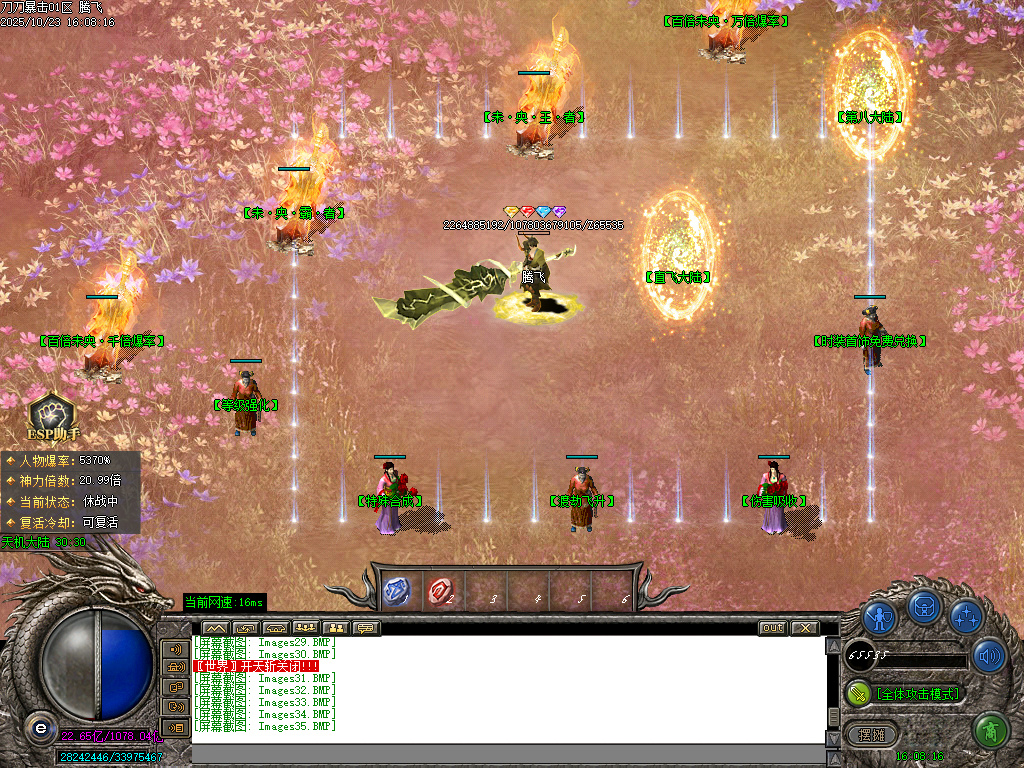Click the mountain-icon button on chat toolbar
Screen dimensions: 1024x768
coord(215,628)
